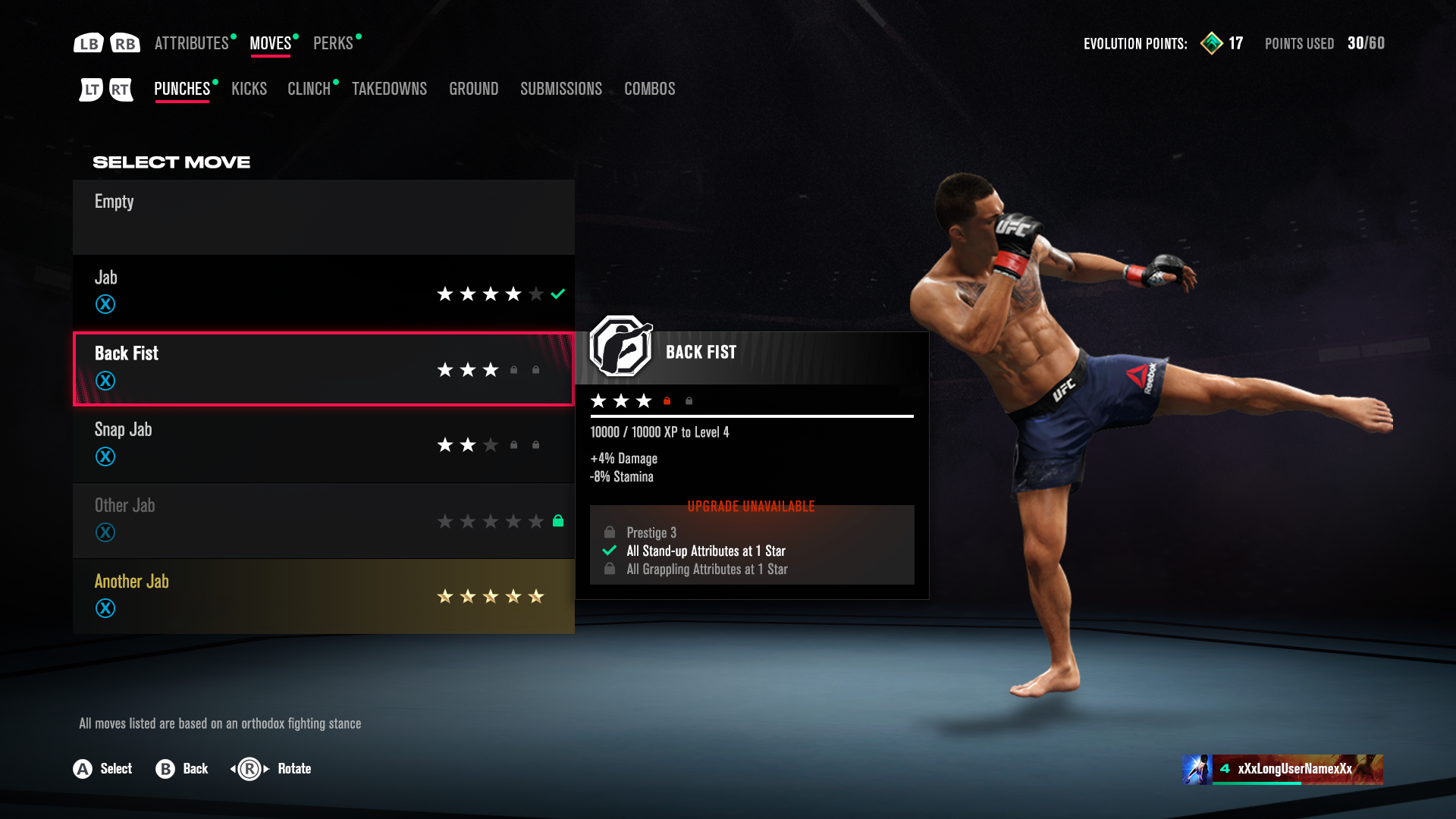This screenshot has height=819, width=1456.
Task: Show the Kicks move category
Action: pos(249,89)
